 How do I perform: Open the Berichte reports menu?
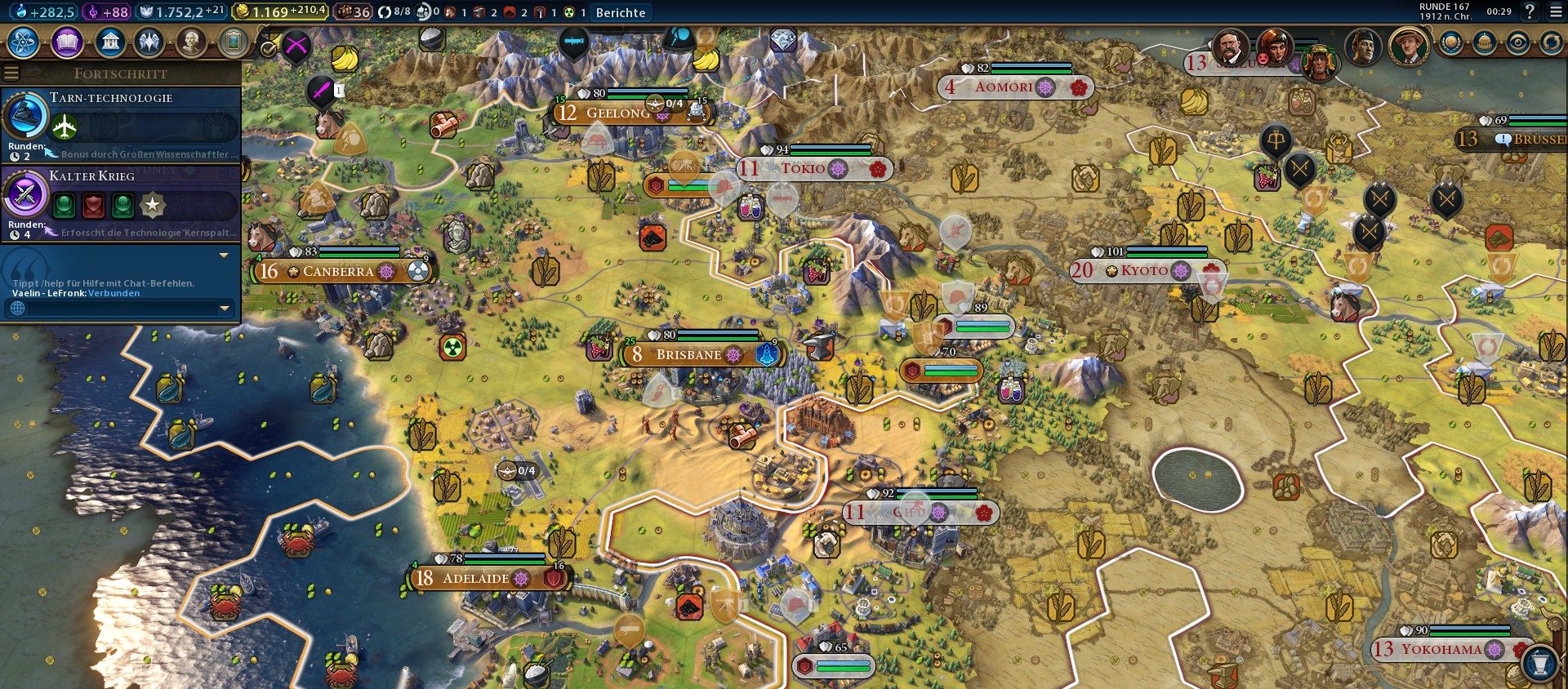click(x=621, y=12)
